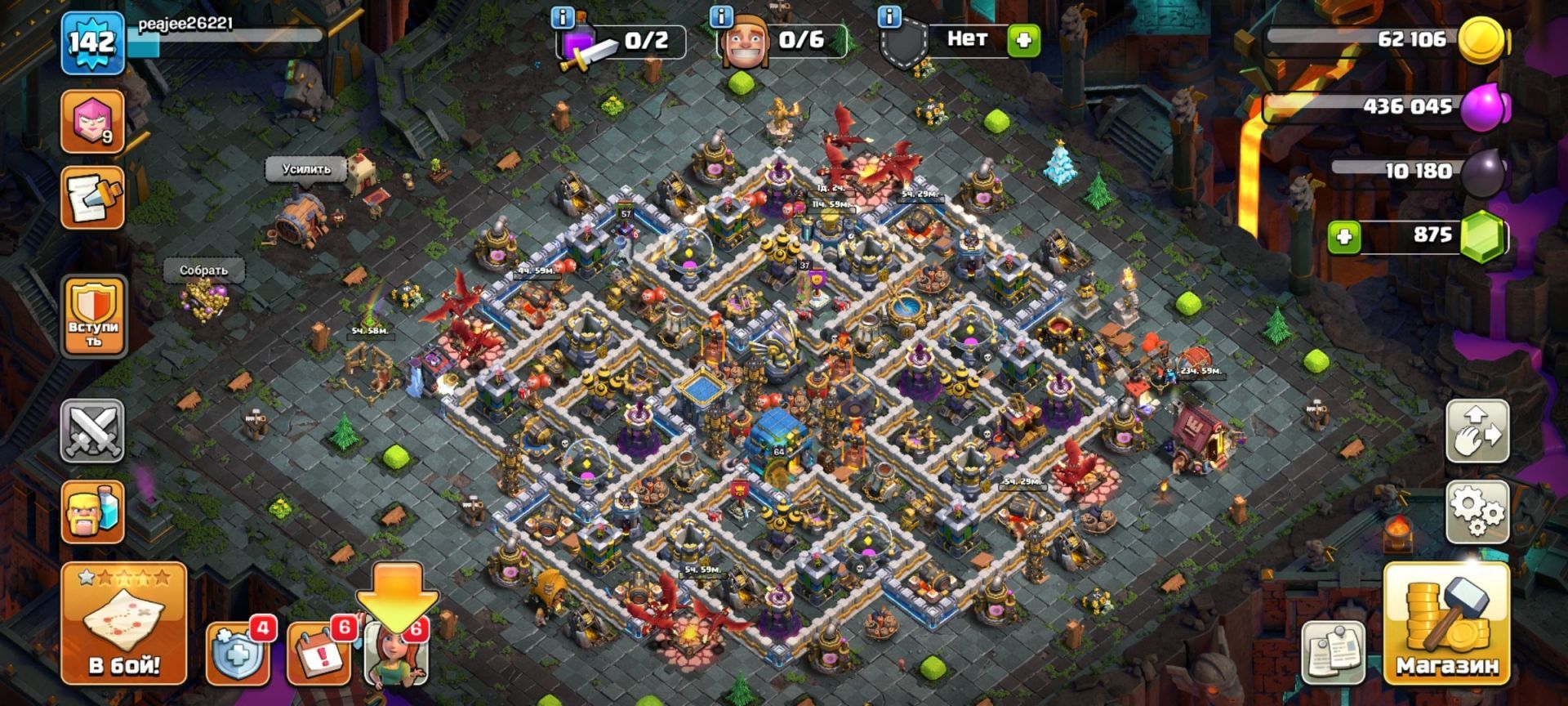
Task: Open the notes clipboard button
Action: coord(1332,651)
